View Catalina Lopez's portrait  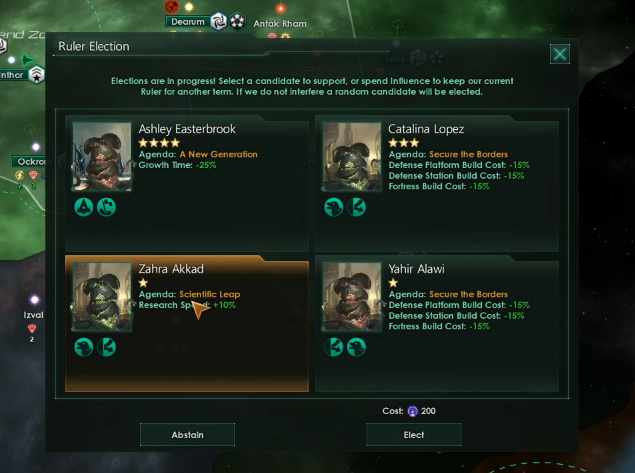[x=352, y=157]
